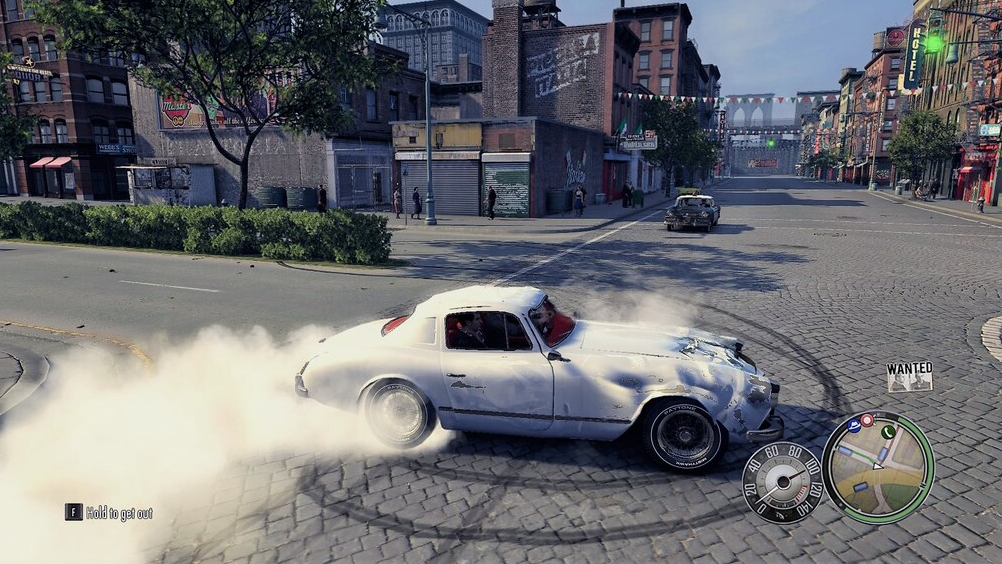Click the green telephone marker on the minimap

[888, 432]
